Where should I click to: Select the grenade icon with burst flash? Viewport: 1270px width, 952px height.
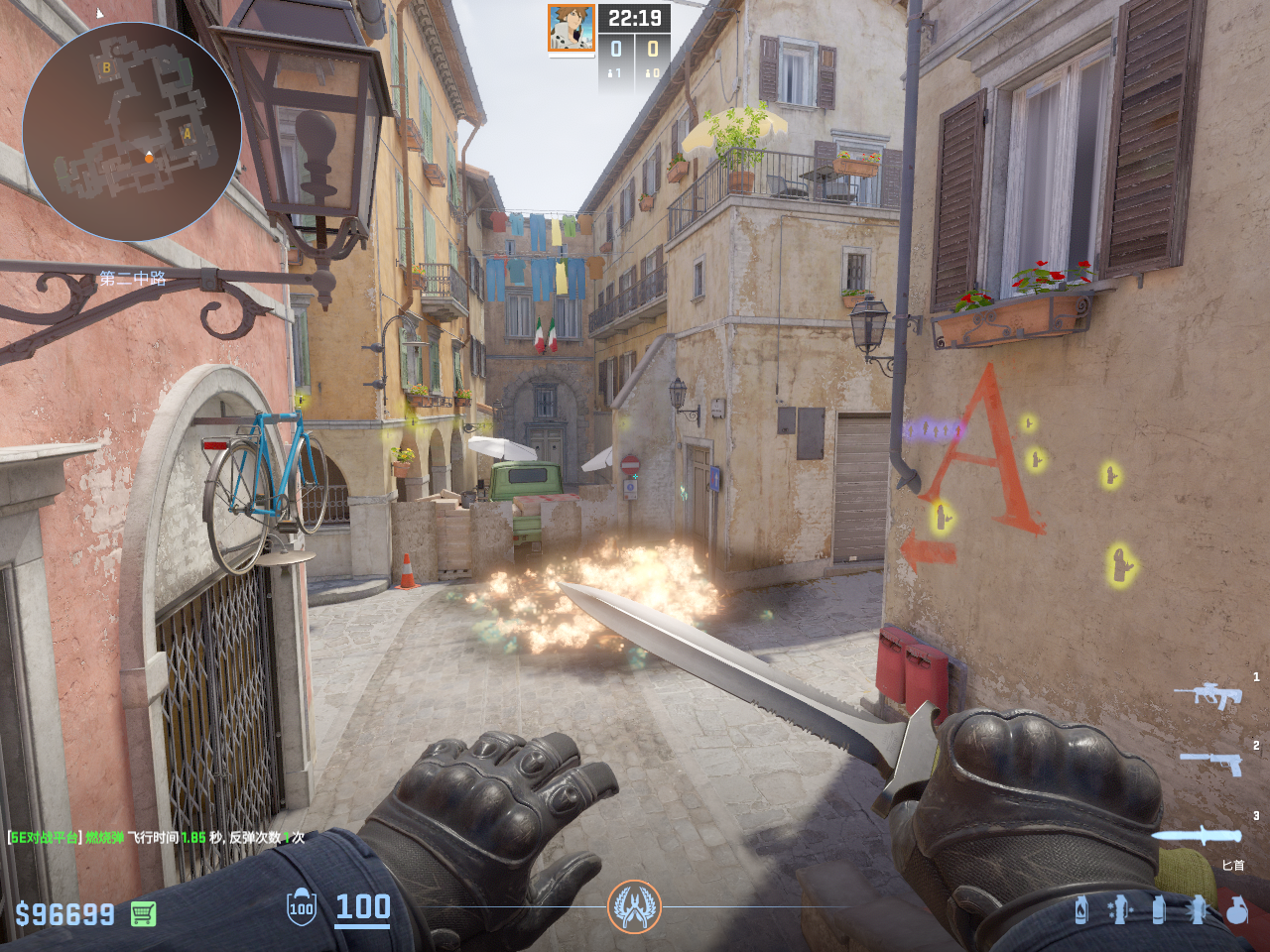[x=1198, y=909]
